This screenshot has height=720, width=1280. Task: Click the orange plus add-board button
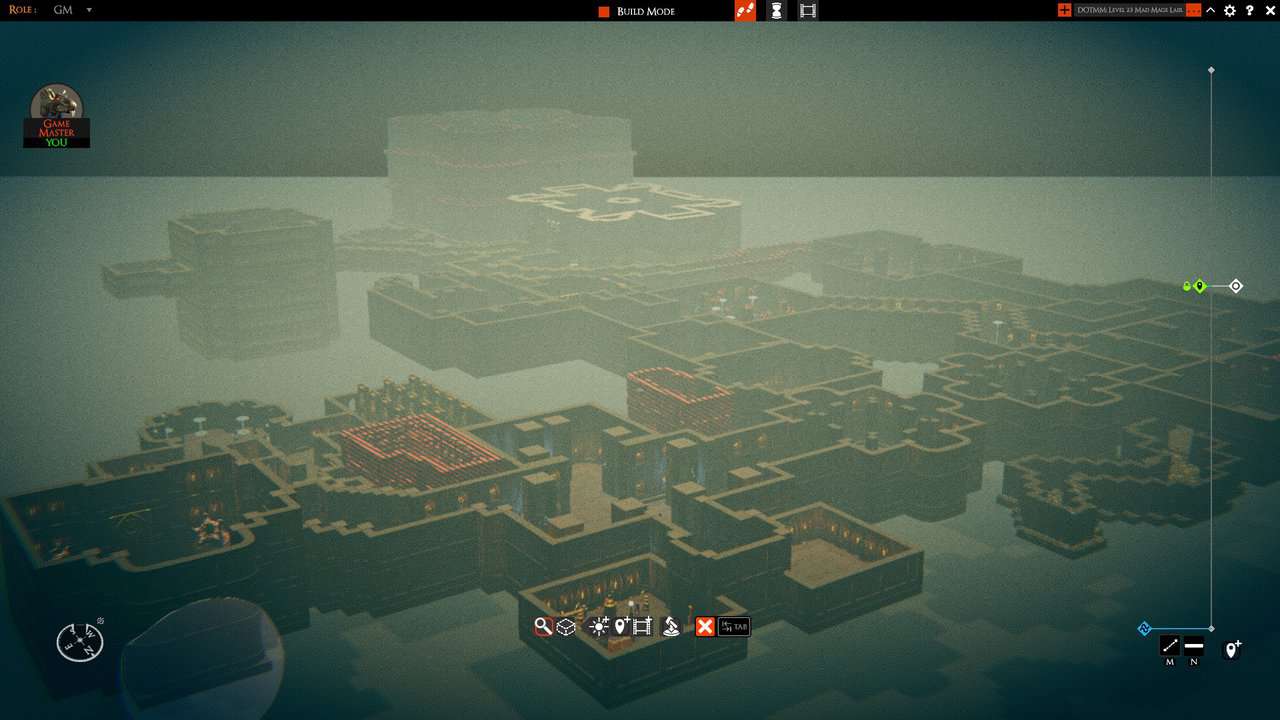pos(1064,10)
